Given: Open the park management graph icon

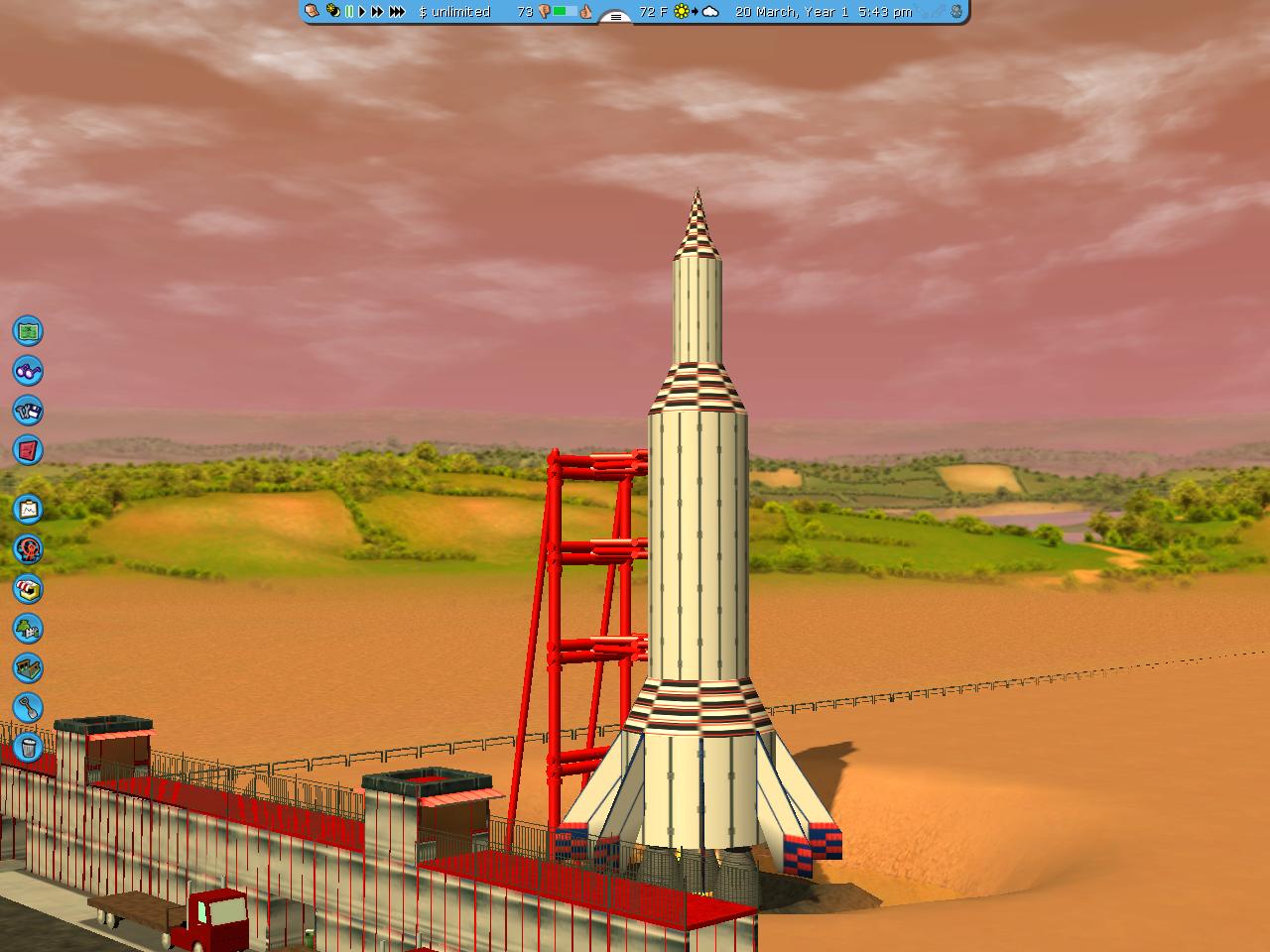Looking at the screenshot, I should (28, 510).
